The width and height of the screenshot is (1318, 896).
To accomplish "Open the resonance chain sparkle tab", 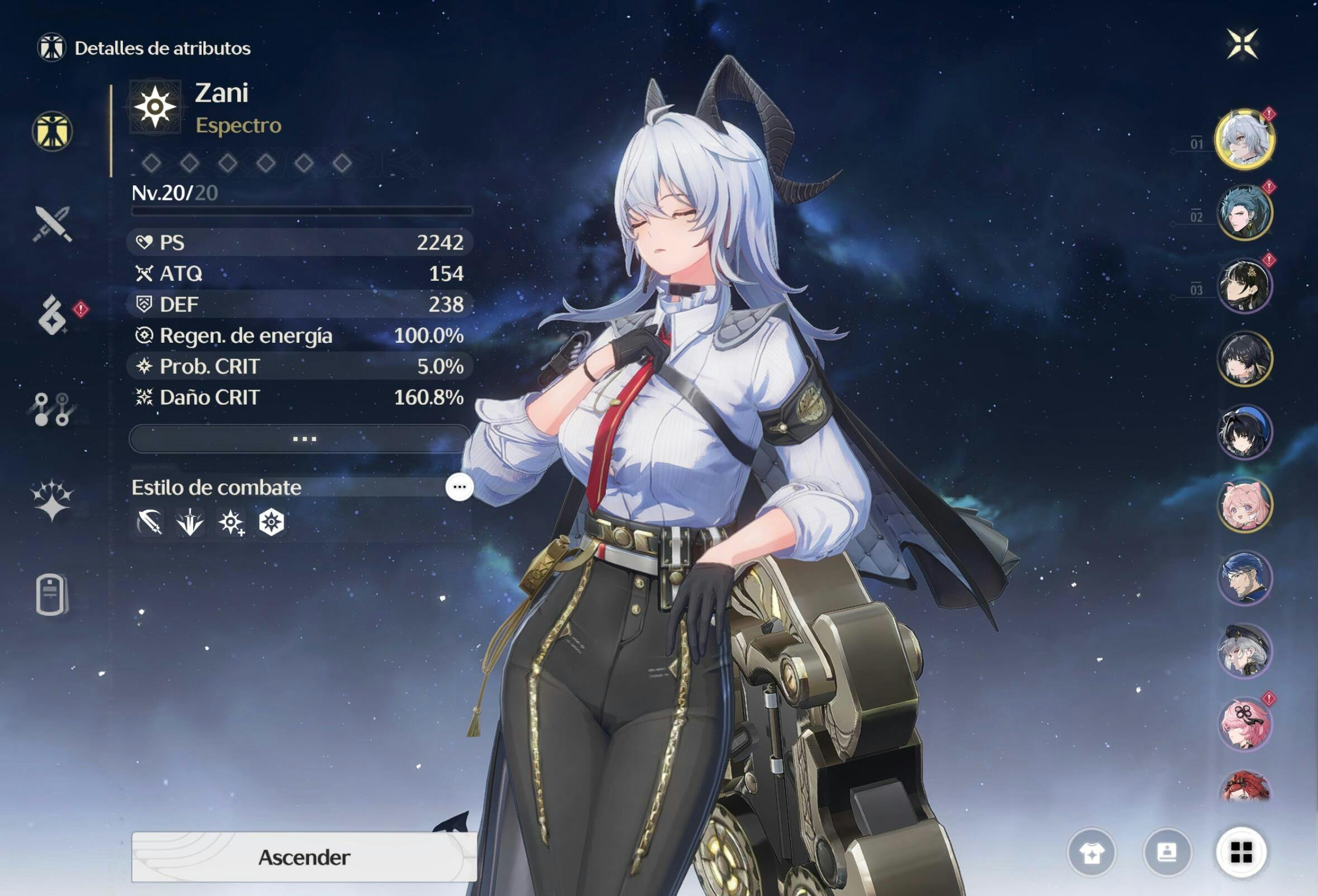I will 52,500.
